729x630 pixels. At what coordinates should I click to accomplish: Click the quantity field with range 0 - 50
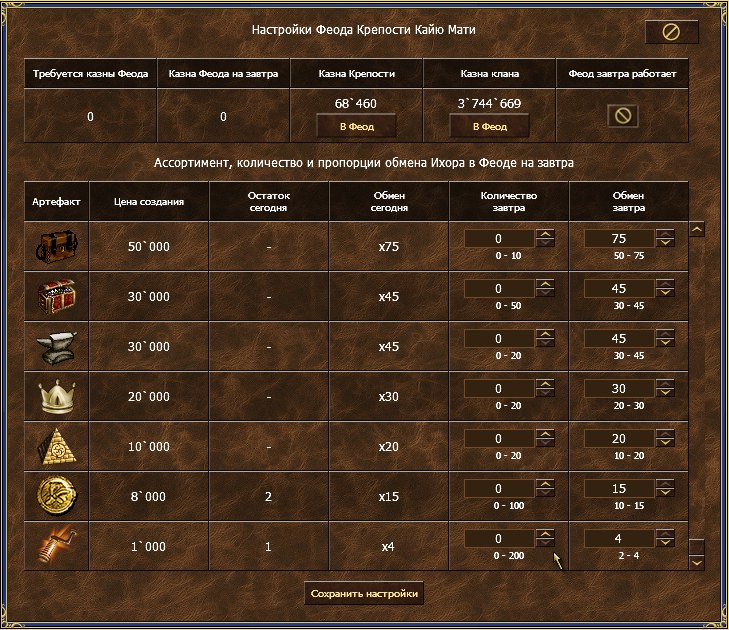499,289
